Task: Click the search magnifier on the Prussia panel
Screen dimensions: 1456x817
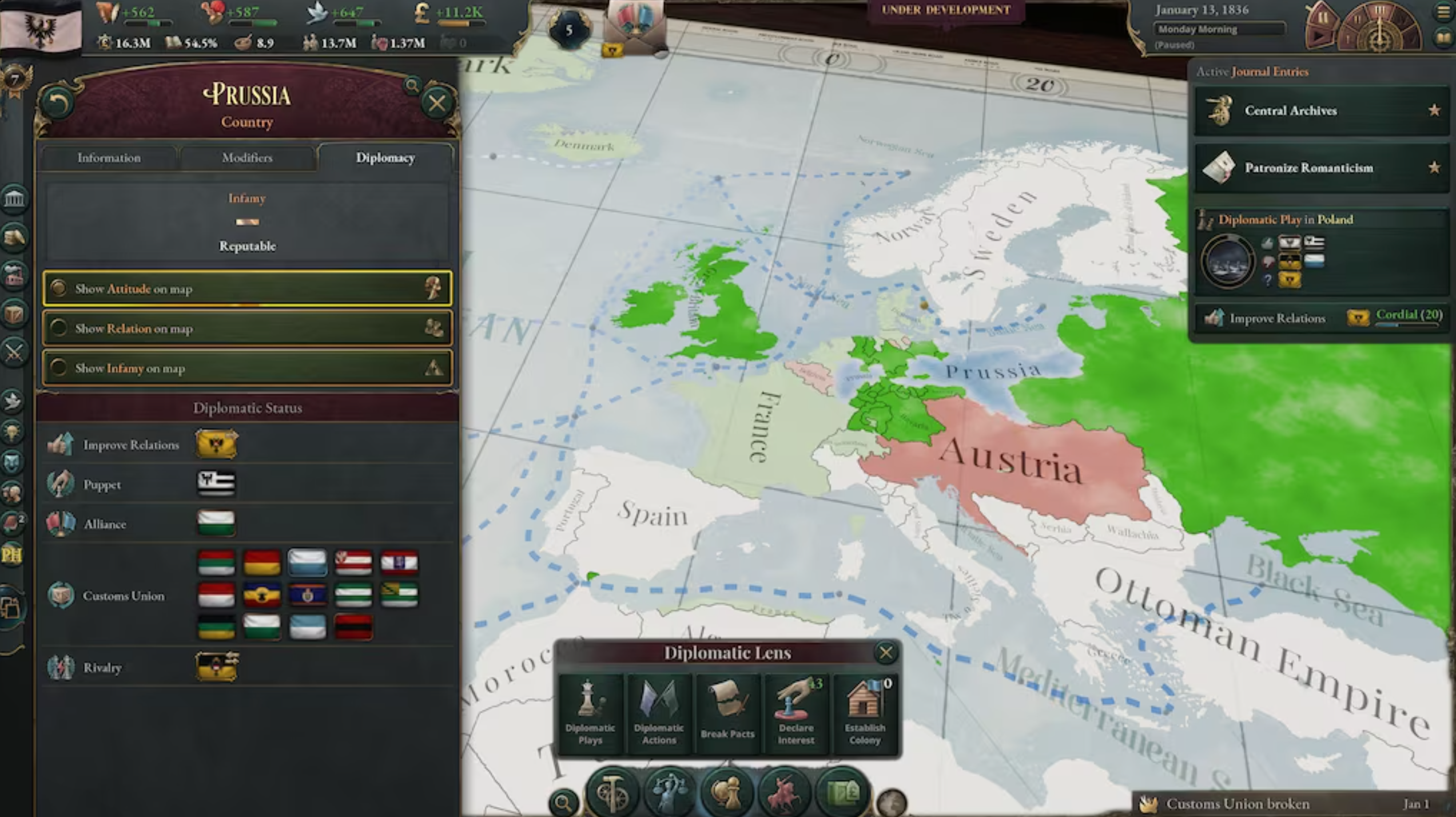Action: 412,86
